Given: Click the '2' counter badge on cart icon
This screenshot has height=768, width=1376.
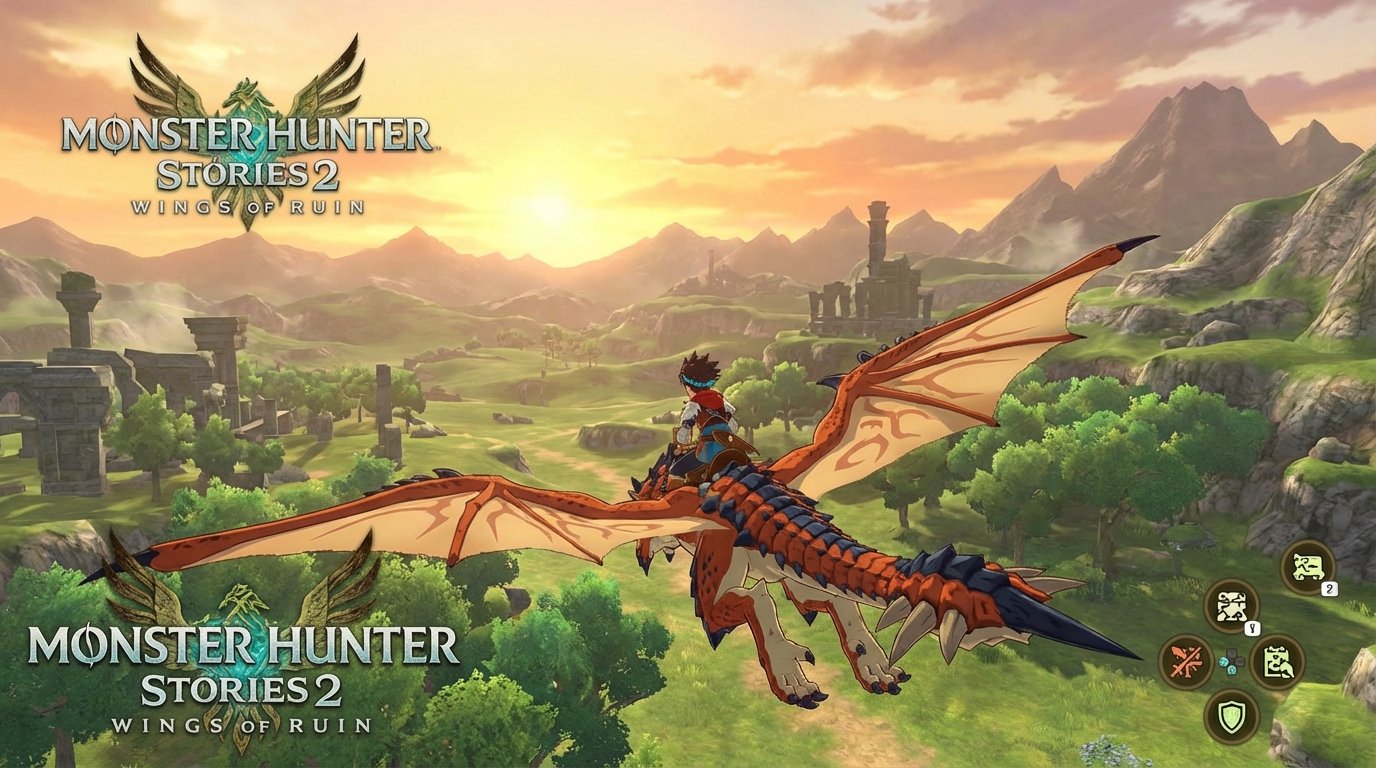Looking at the screenshot, I should [x=1328, y=589].
